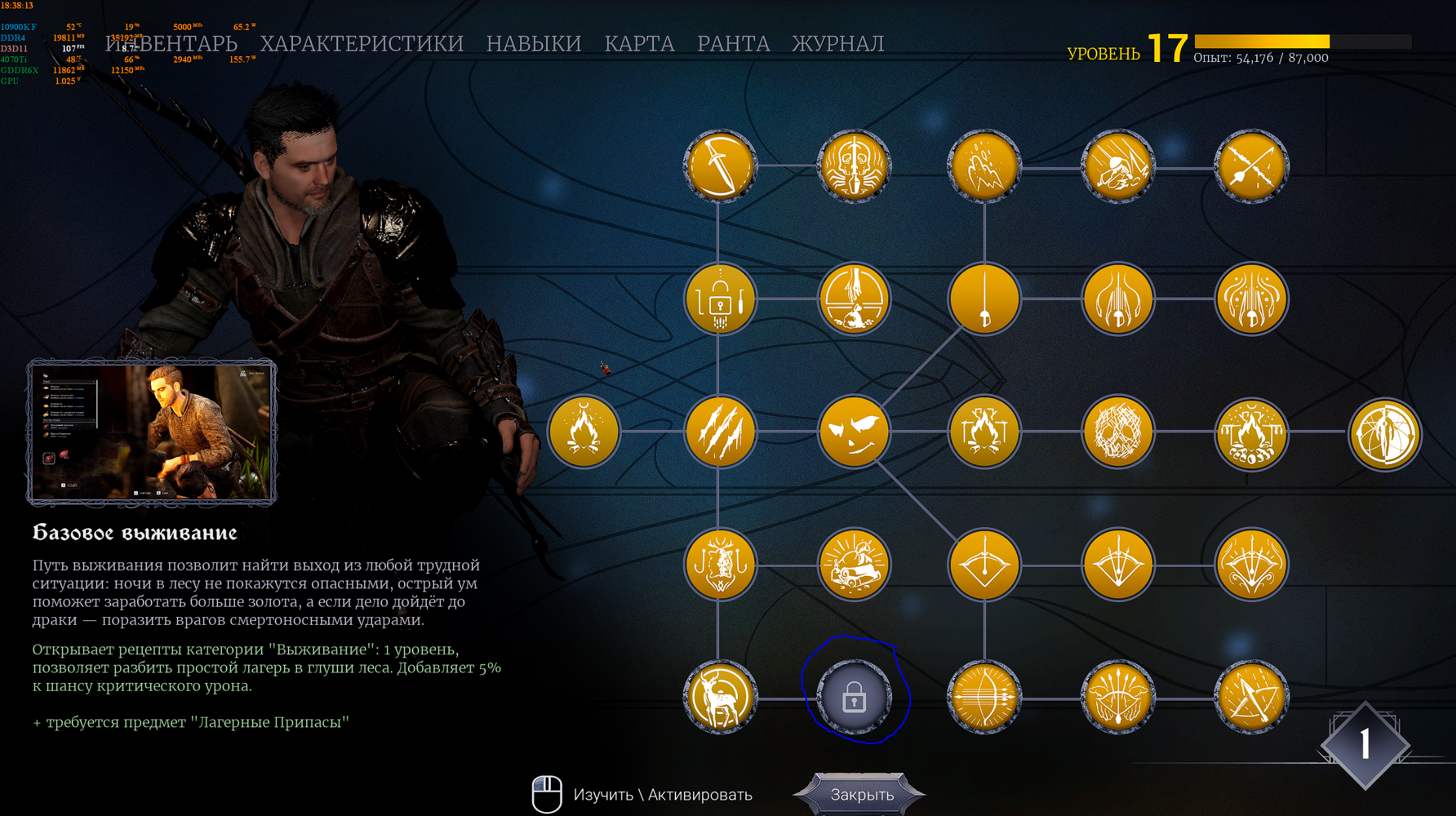Select the animal hide skill node
Viewport: 1456px width, 816px height.
point(720,564)
